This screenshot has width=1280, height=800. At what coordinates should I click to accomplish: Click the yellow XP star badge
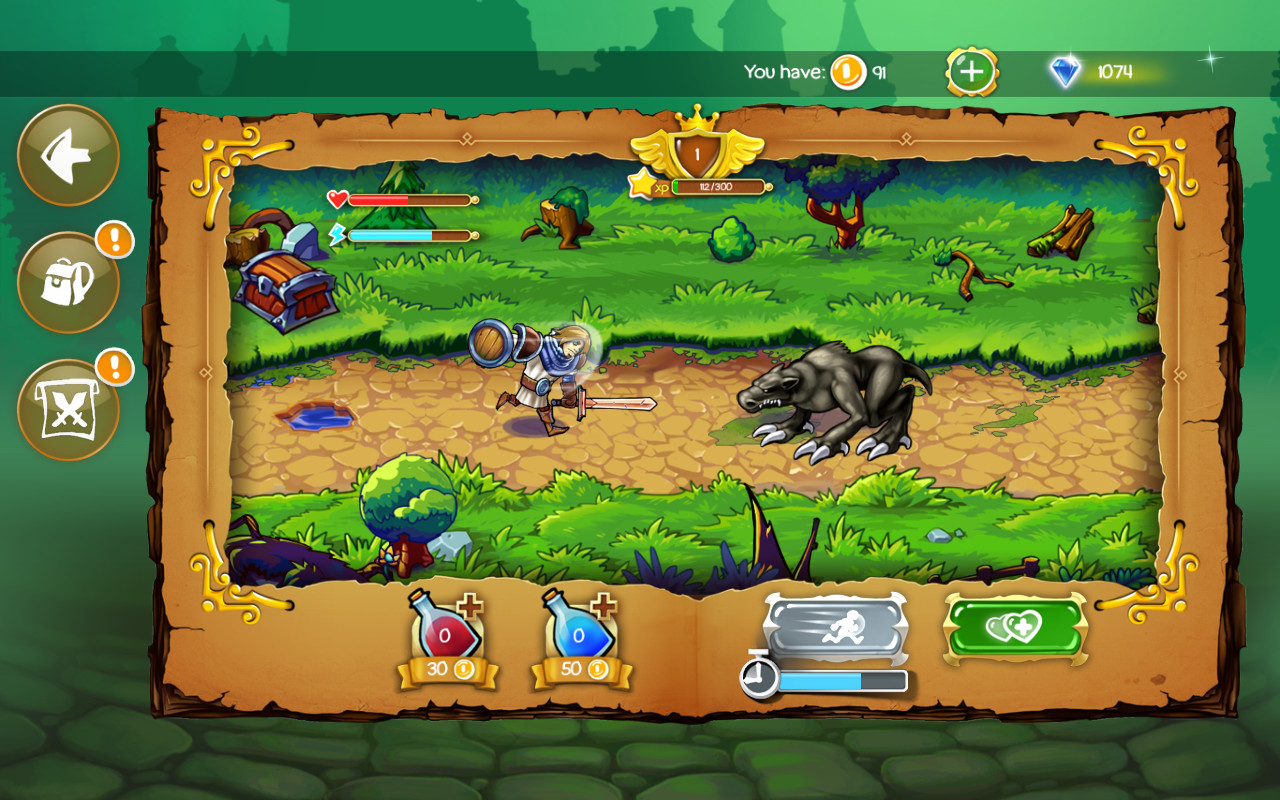click(x=641, y=184)
